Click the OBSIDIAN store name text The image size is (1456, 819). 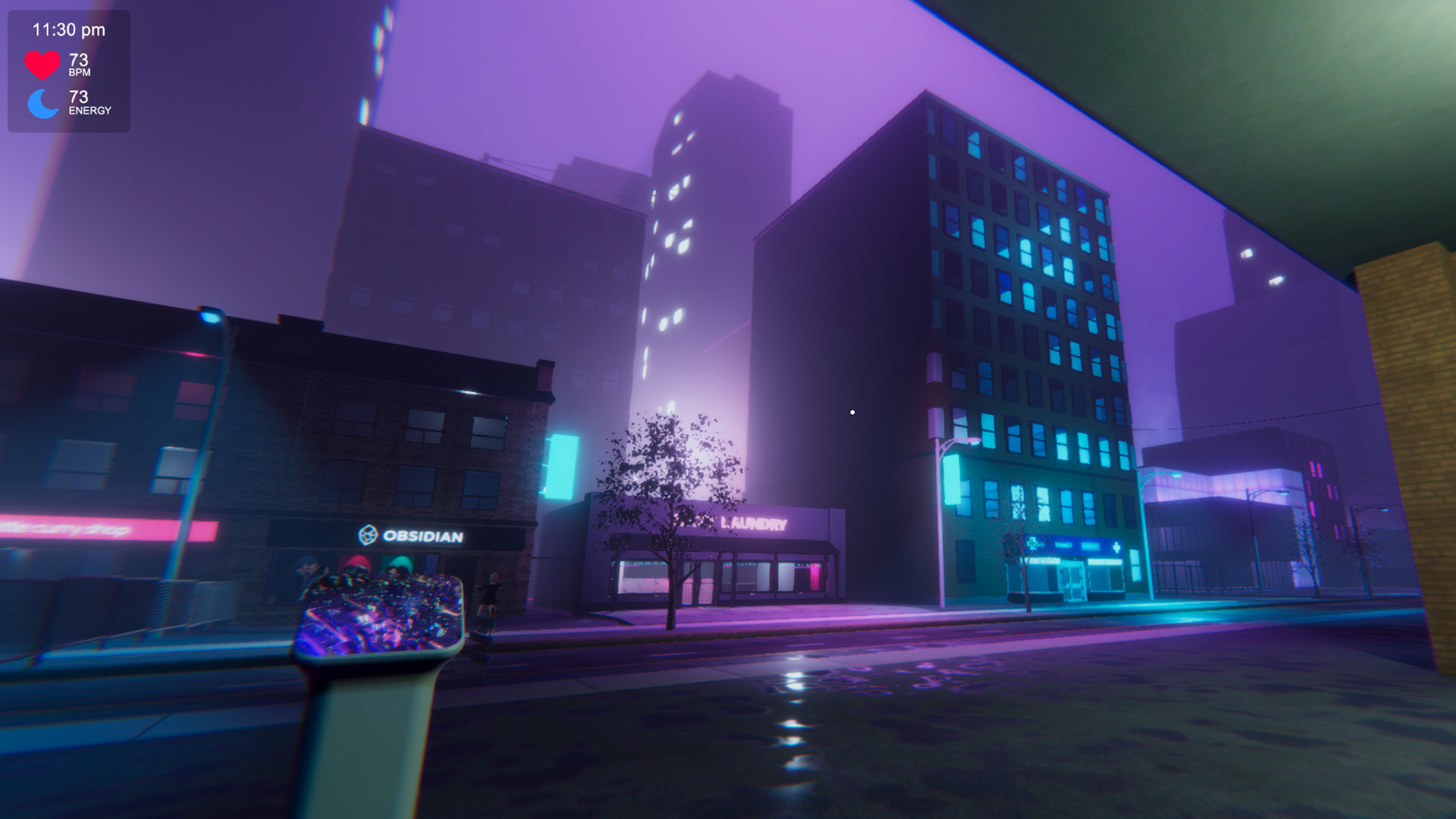click(423, 535)
